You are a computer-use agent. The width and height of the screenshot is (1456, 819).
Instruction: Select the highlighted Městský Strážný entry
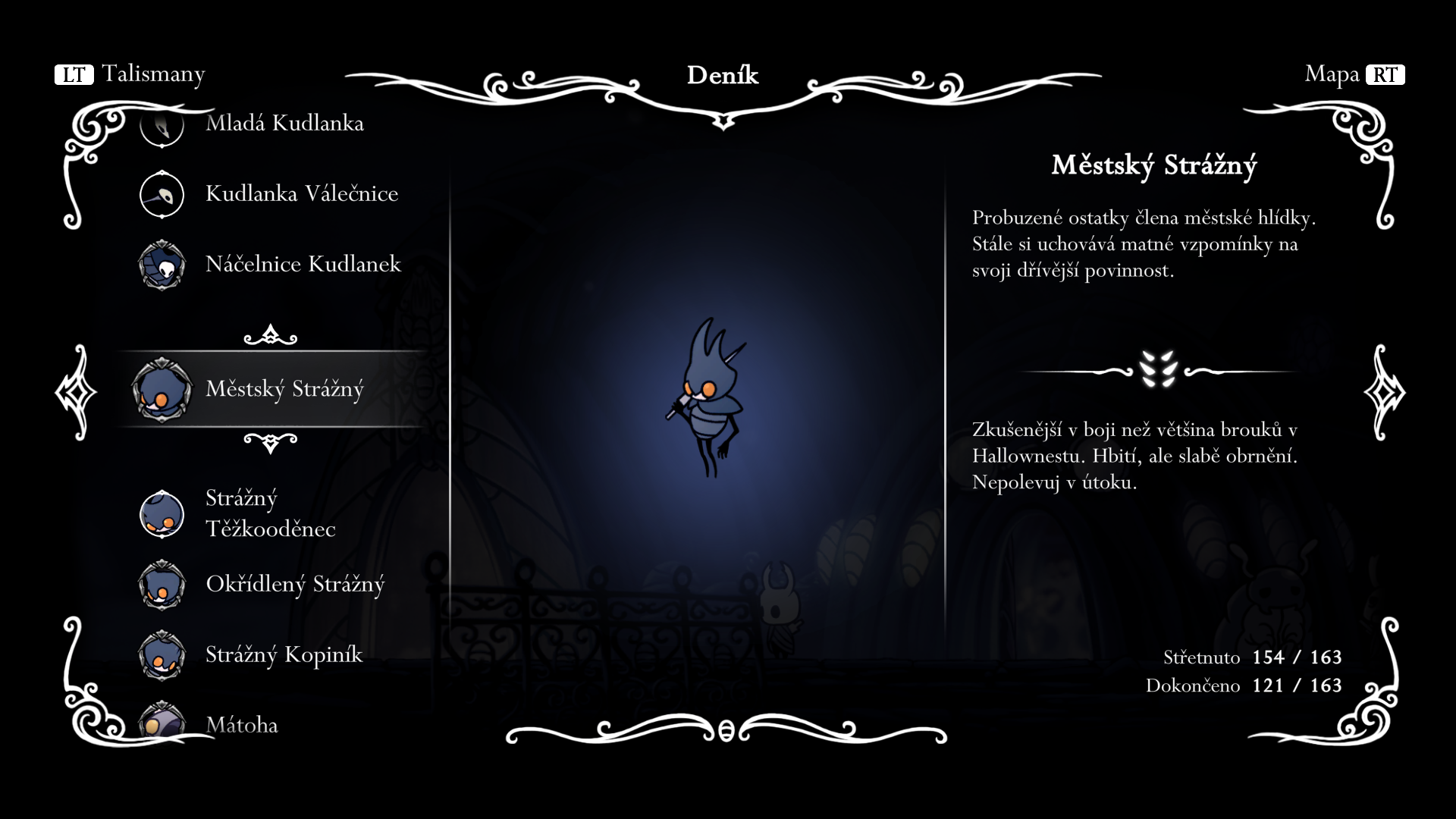(284, 390)
